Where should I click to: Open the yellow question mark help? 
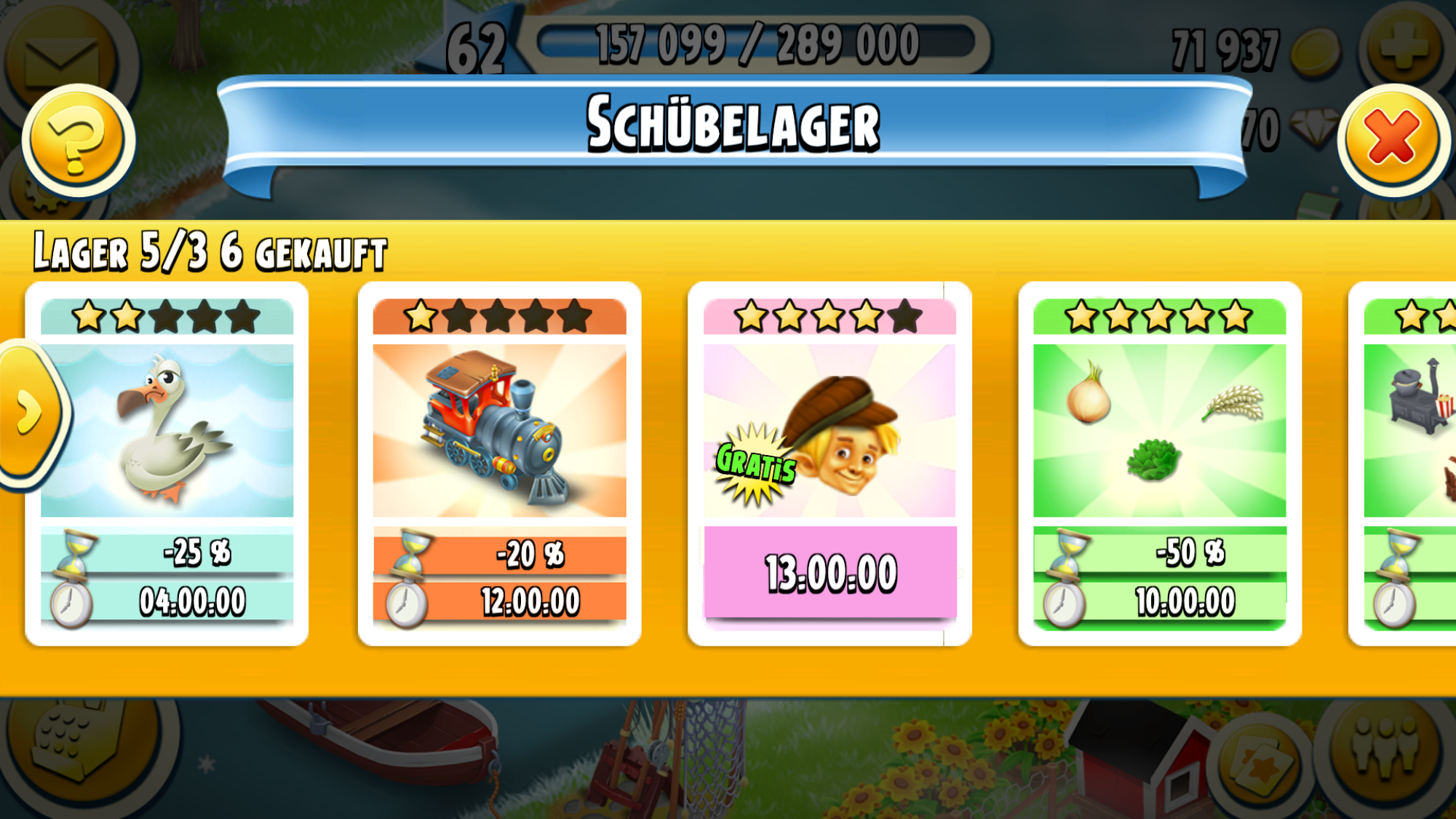pos(78,140)
